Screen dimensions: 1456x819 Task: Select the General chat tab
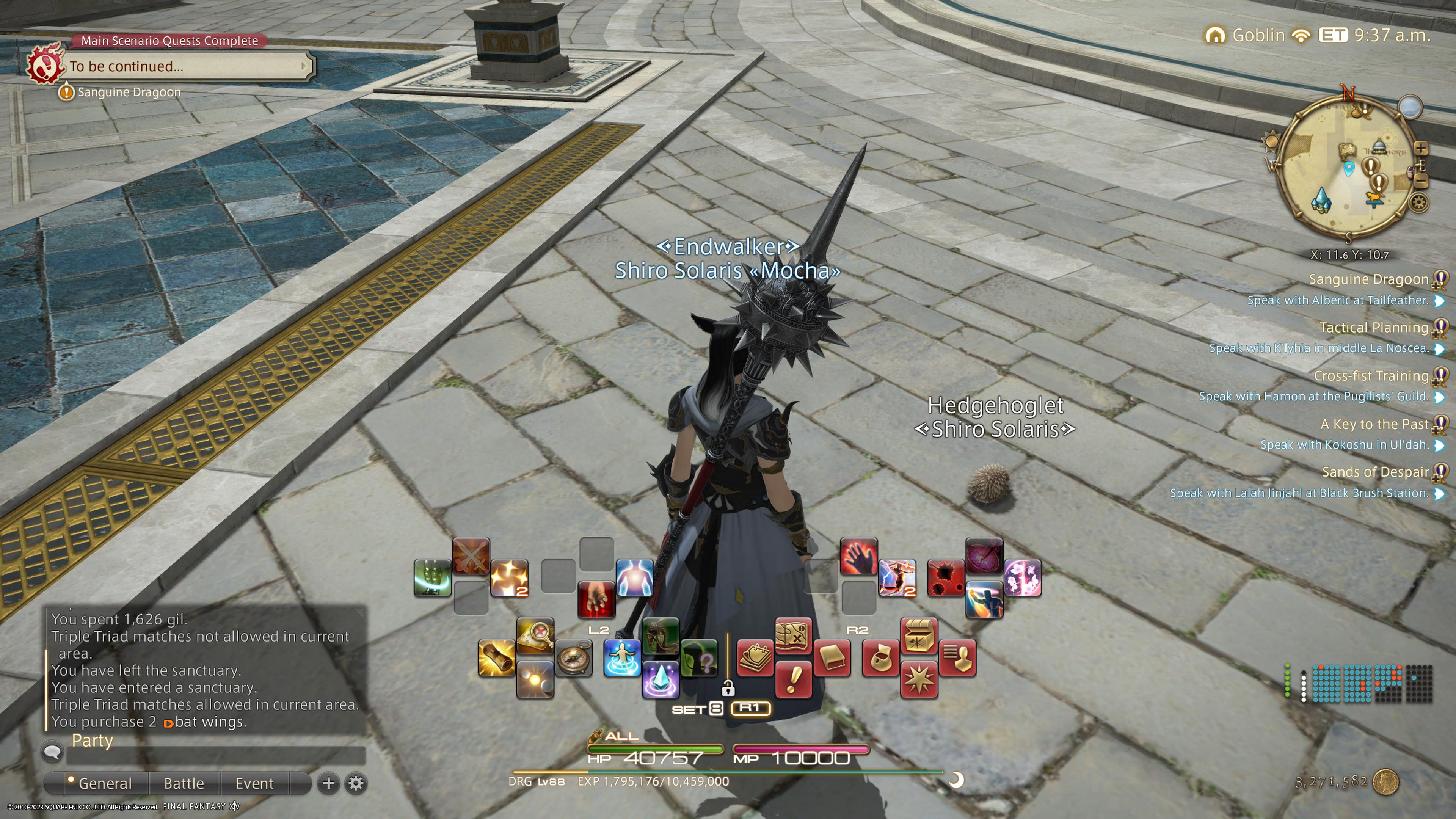click(x=105, y=783)
